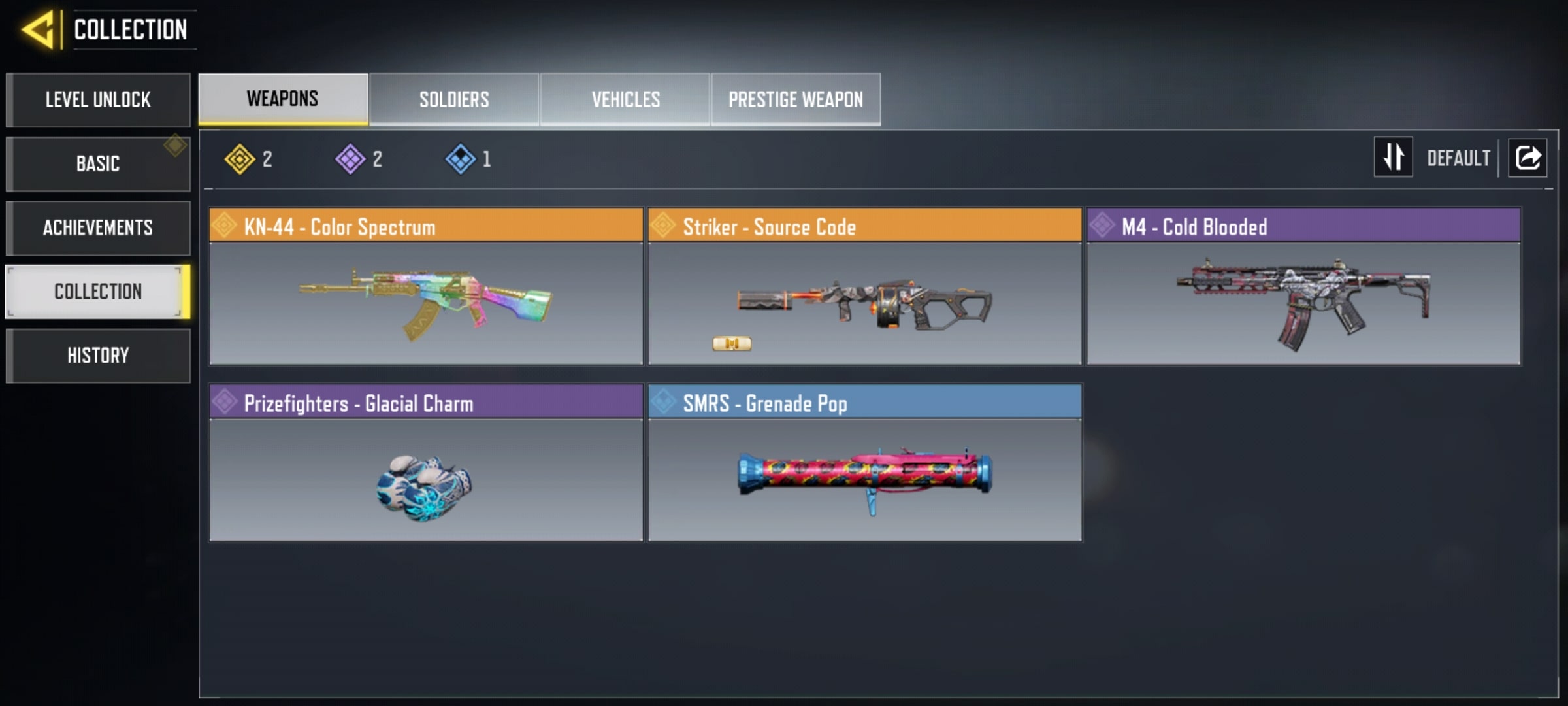Filter by epic purple rarity icon
This screenshot has height=706, width=1568.
pyautogui.click(x=350, y=159)
